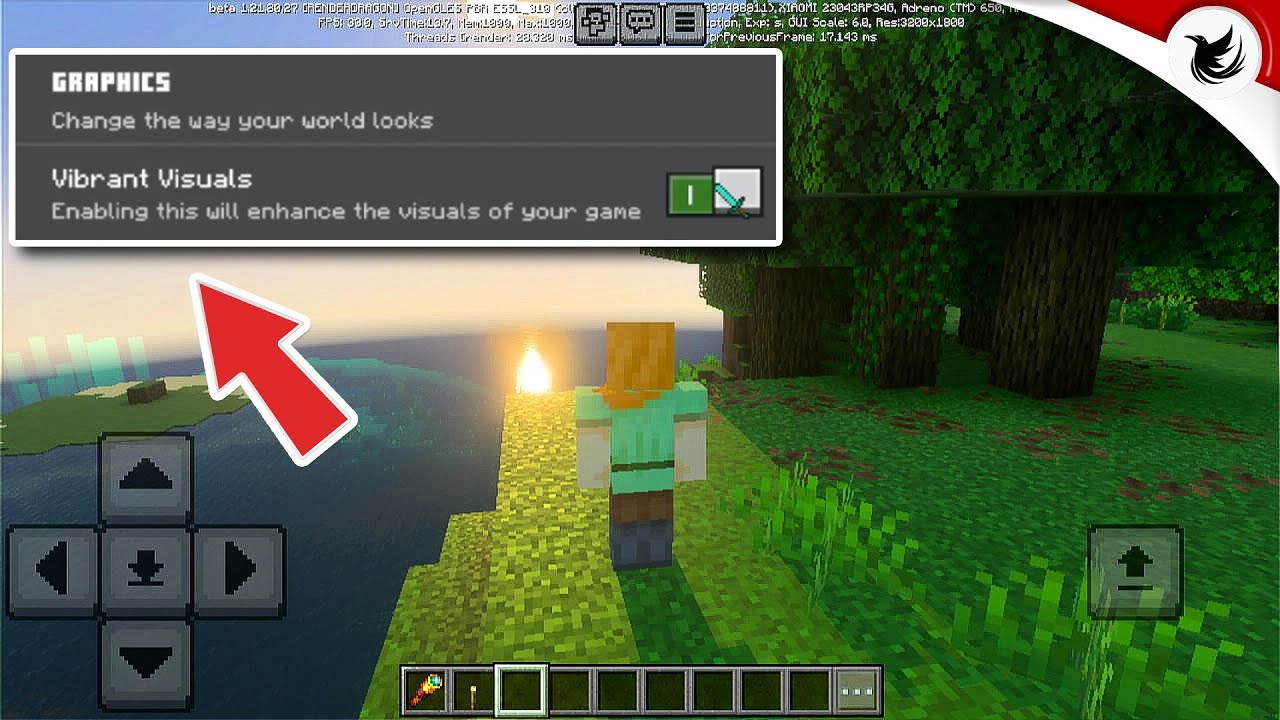Expand the Graphics settings section
1280x720 pixels.
[x=110, y=82]
